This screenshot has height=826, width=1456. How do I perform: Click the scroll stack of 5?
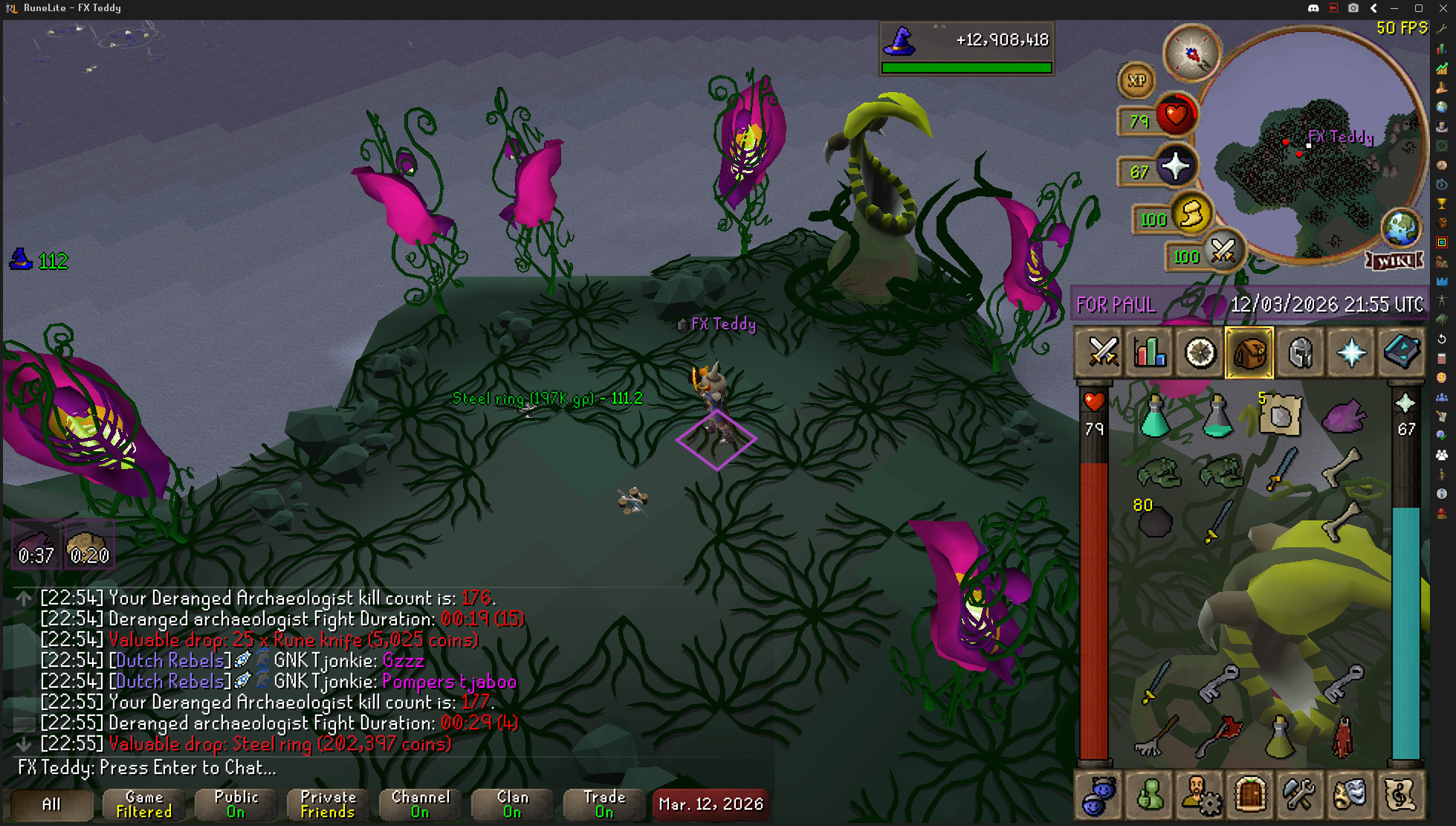pyautogui.click(x=1279, y=415)
